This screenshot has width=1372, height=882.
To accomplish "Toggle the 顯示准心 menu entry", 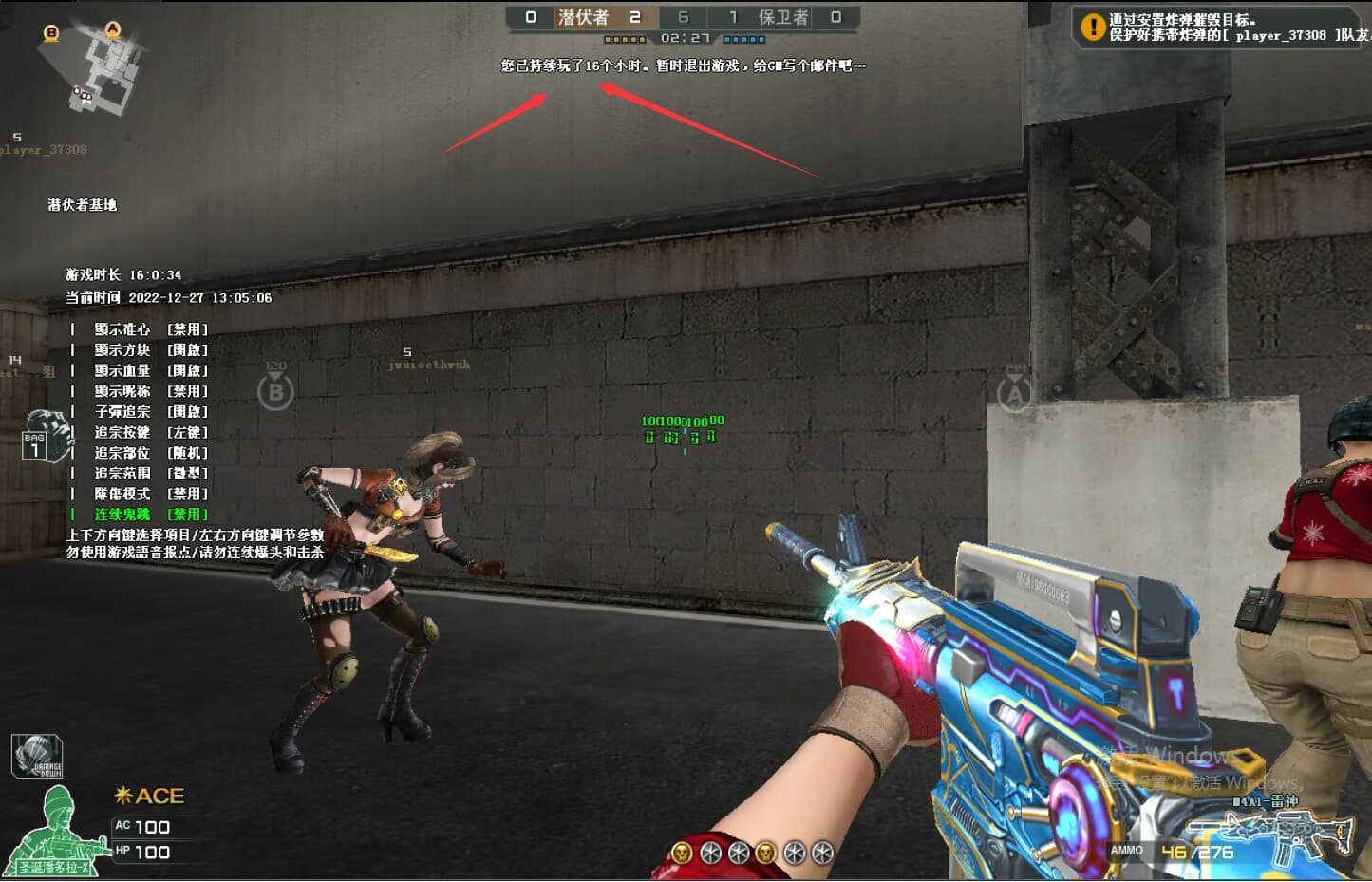I will click(150, 329).
